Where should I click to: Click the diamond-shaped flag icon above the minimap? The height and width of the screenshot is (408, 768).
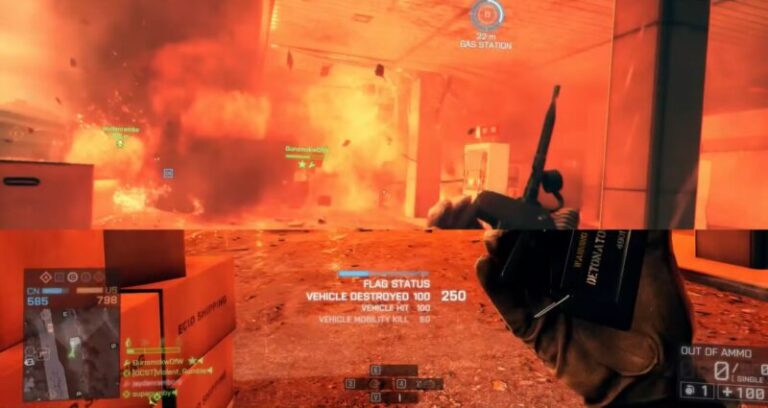point(46,276)
